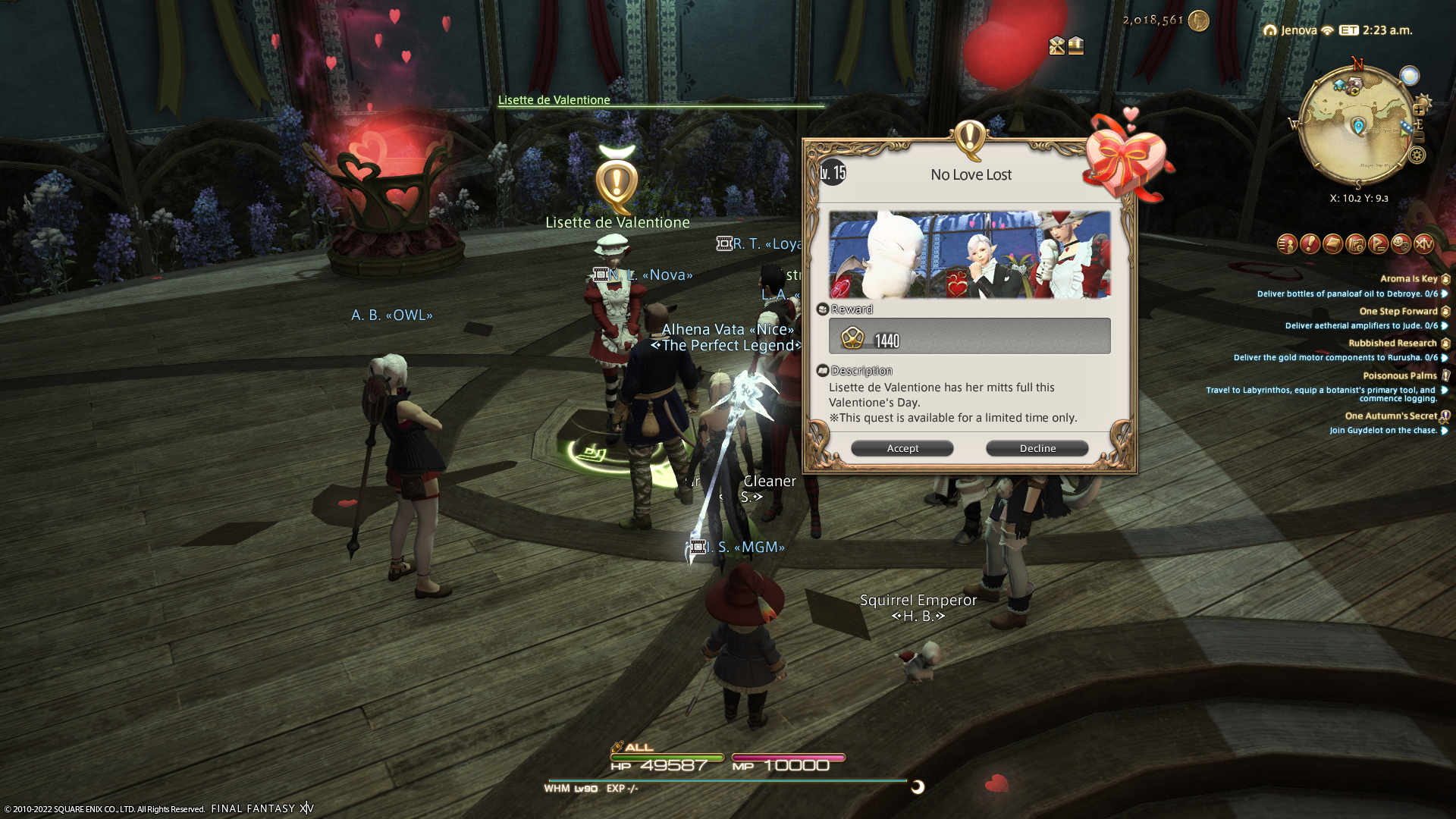This screenshot has height=819, width=1456.
Task: Accept the No Love Lost quest
Action: [x=902, y=448]
